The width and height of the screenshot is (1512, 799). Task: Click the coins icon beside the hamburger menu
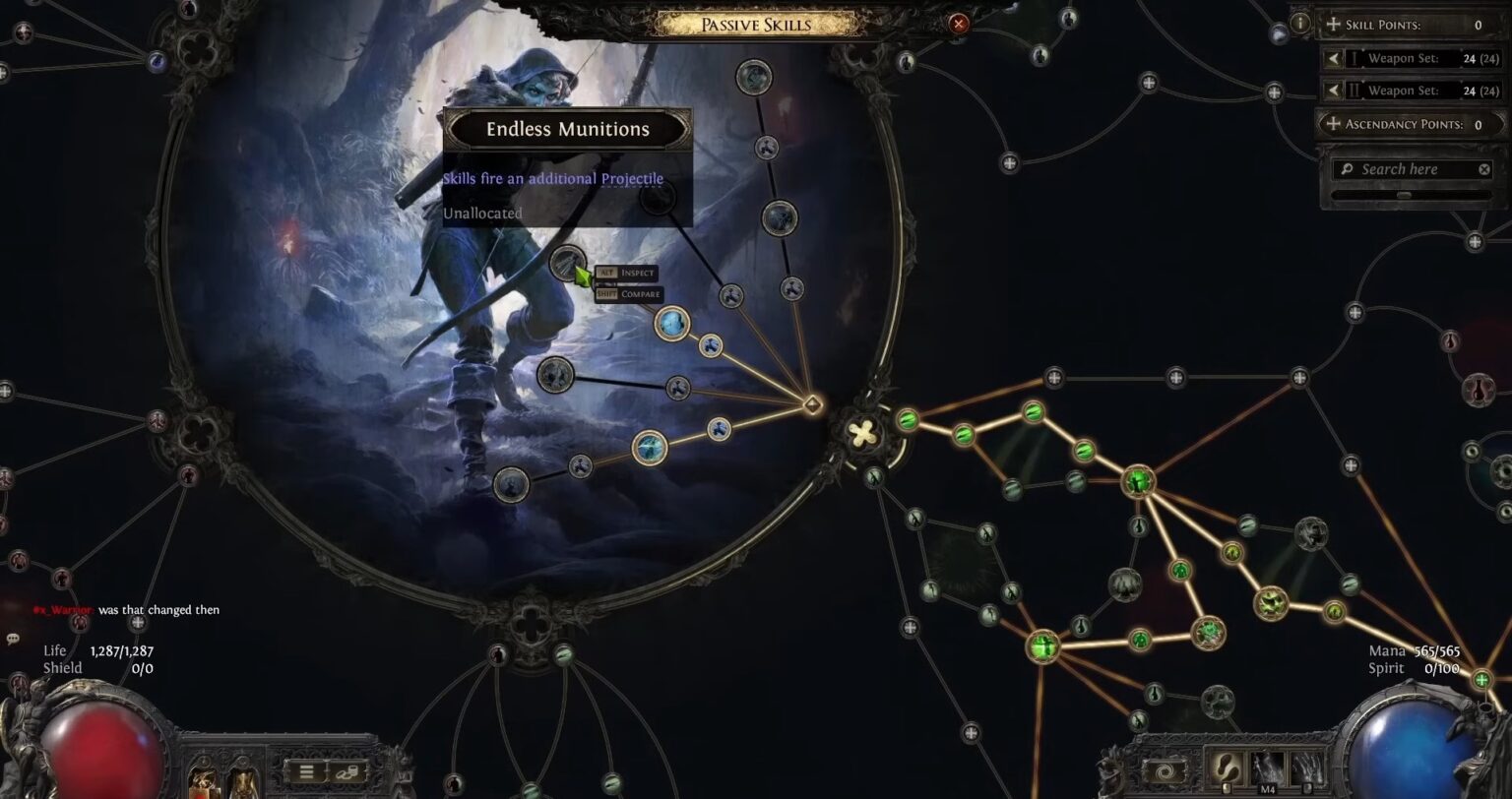347,772
